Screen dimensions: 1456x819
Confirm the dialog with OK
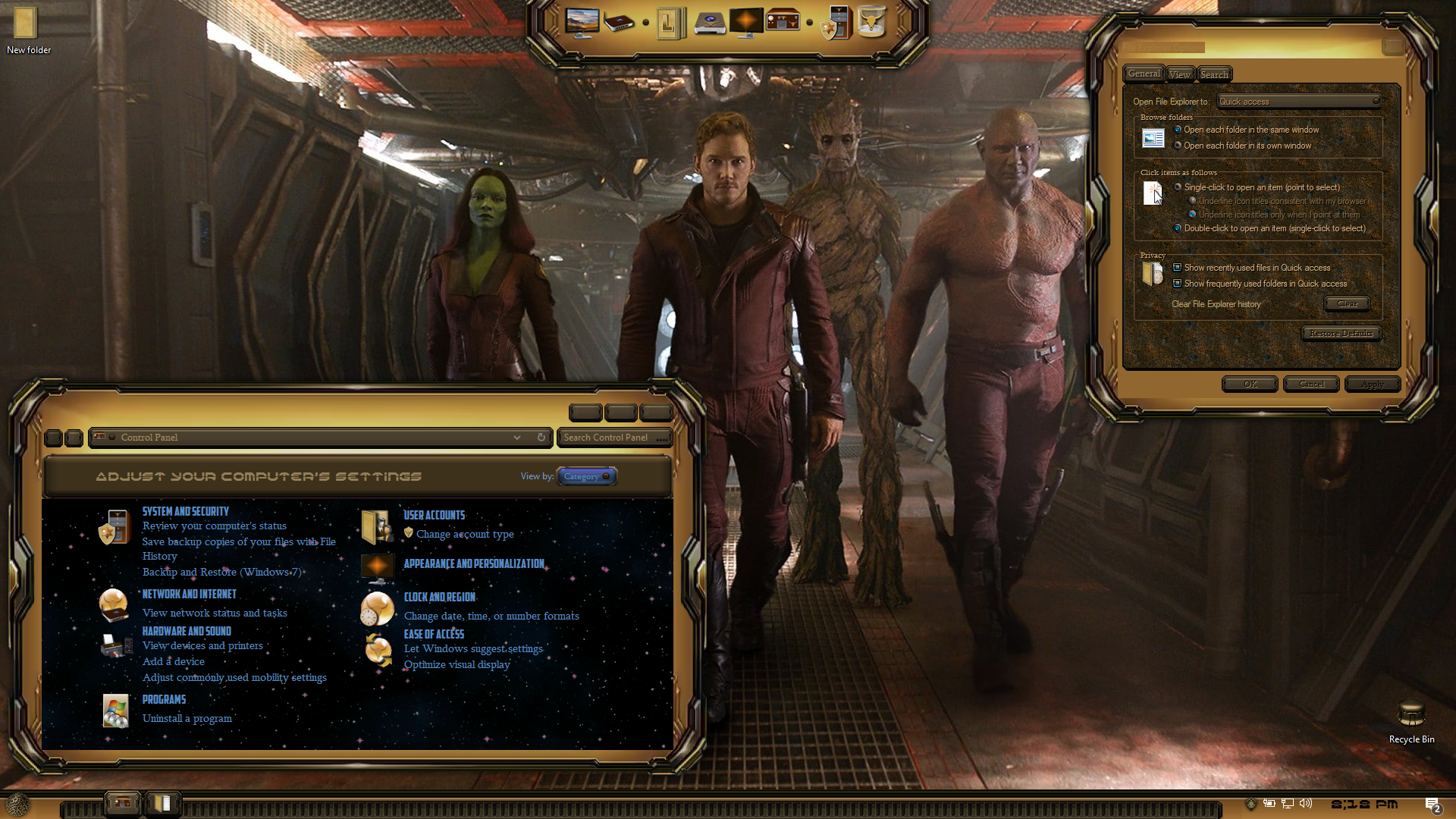click(x=1250, y=384)
